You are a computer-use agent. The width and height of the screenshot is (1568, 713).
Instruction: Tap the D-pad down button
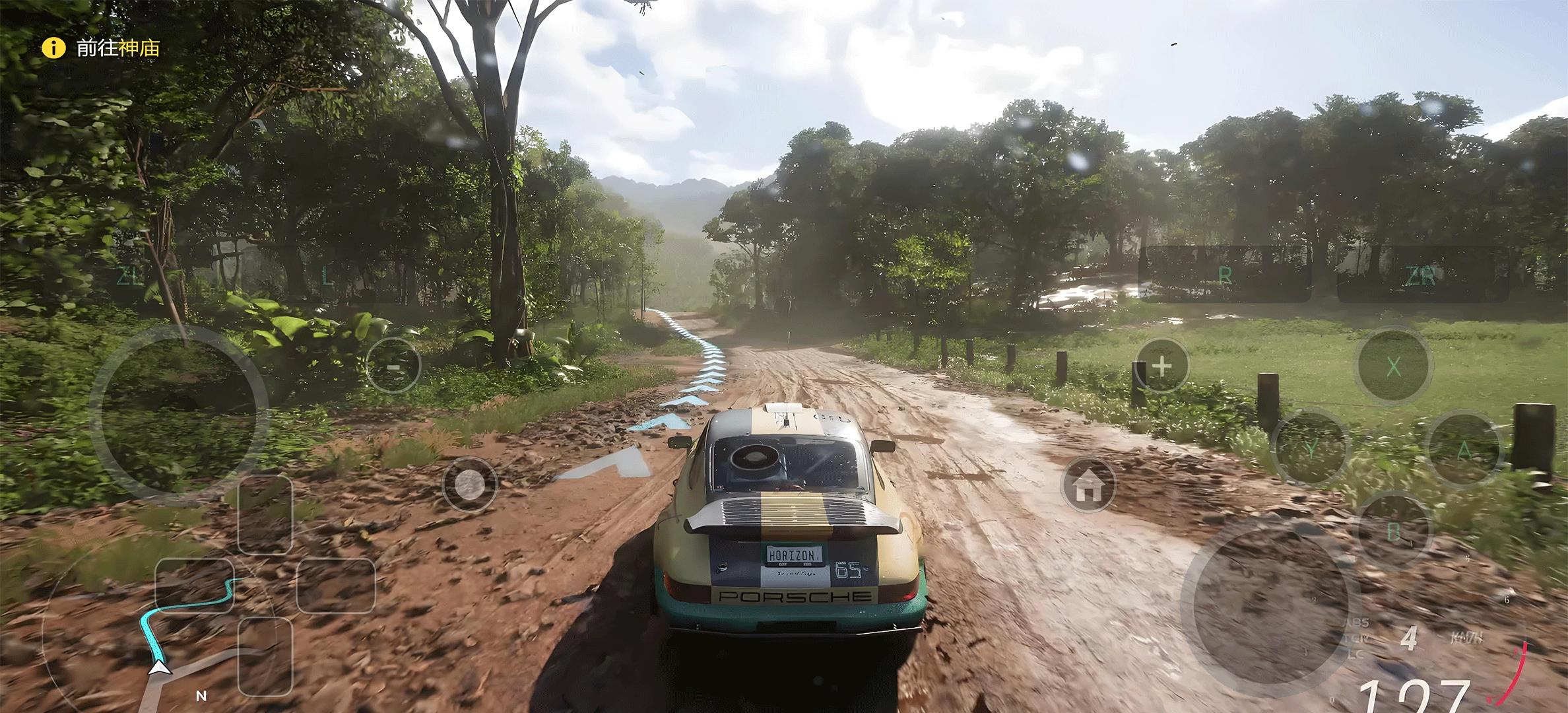(265, 656)
